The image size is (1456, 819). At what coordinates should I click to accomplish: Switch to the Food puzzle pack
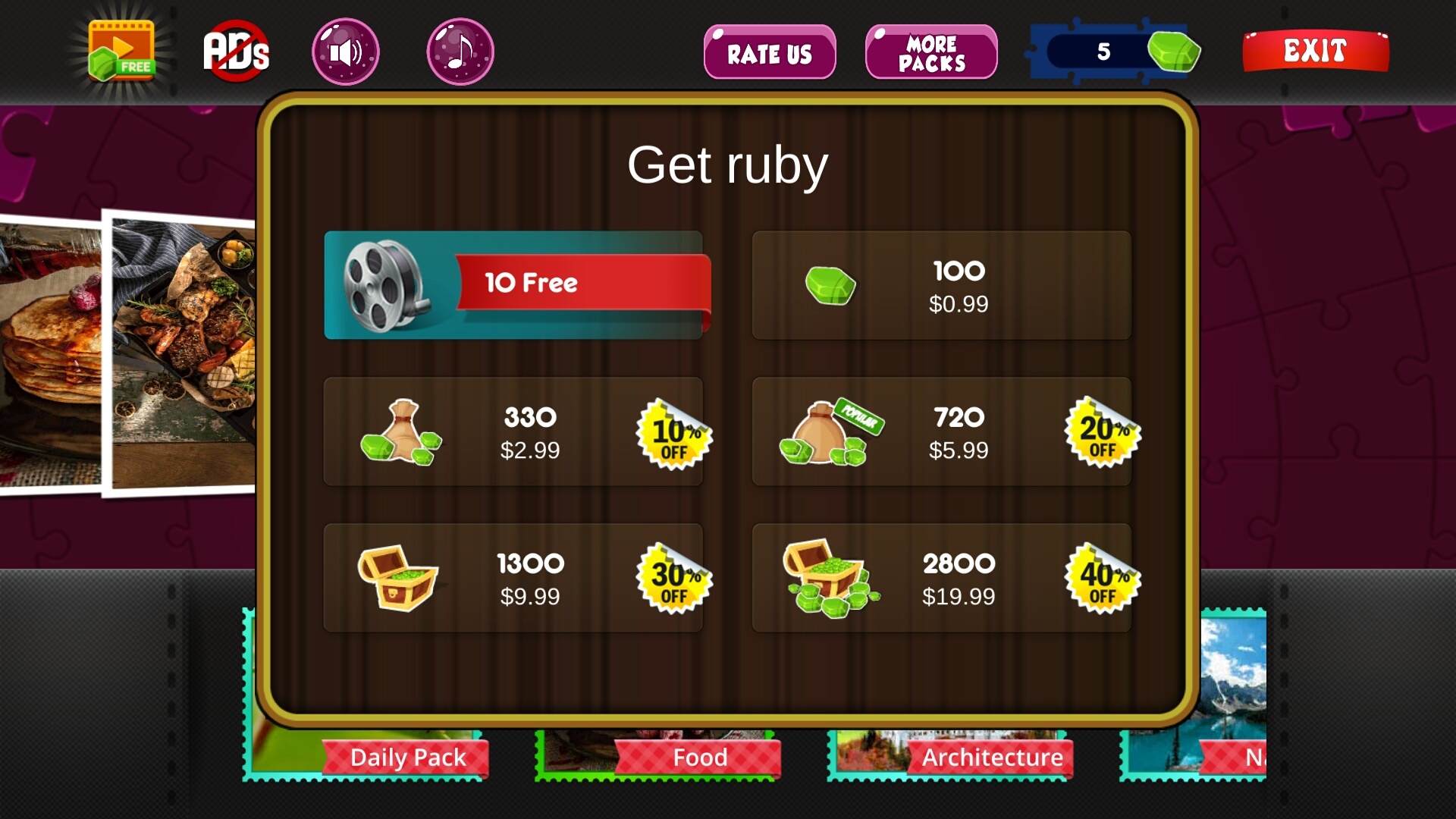(x=699, y=756)
